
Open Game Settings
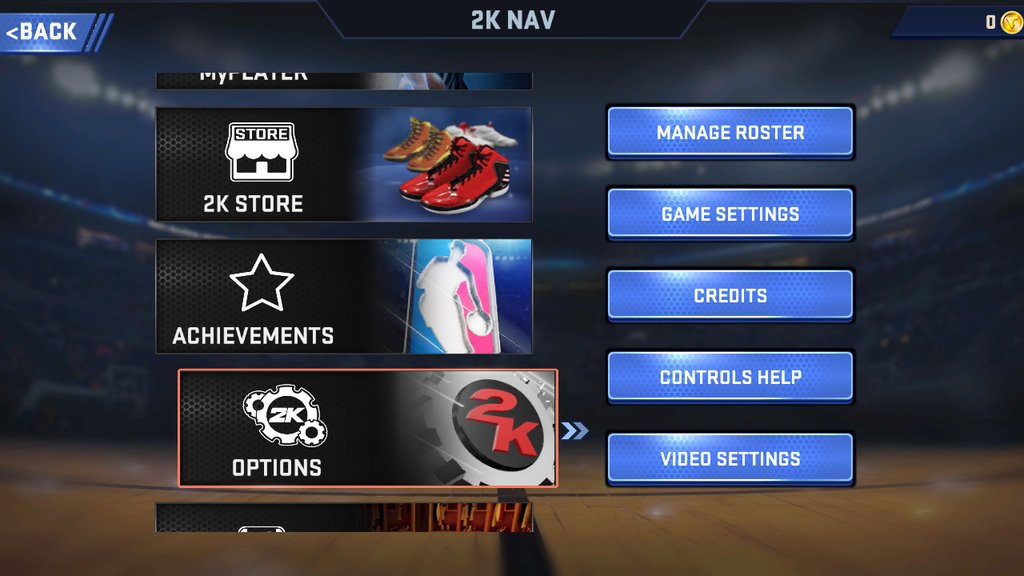tap(730, 214)
